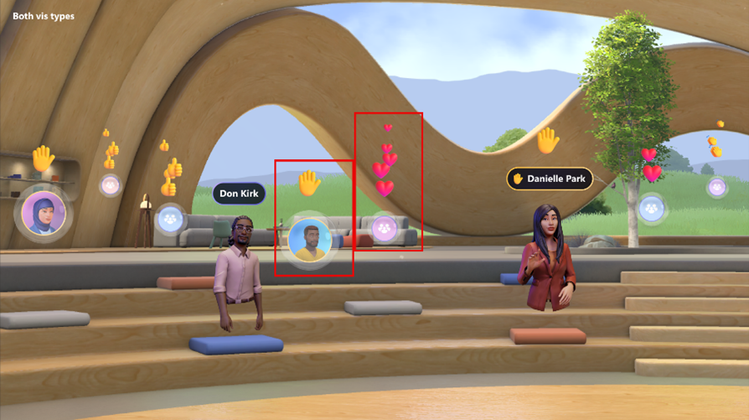Image resolution: width=749 pixels, height=420 pixels.
Task: Open the hijab-wearing woman's profile bubble
Action: [x=42, y=212]
